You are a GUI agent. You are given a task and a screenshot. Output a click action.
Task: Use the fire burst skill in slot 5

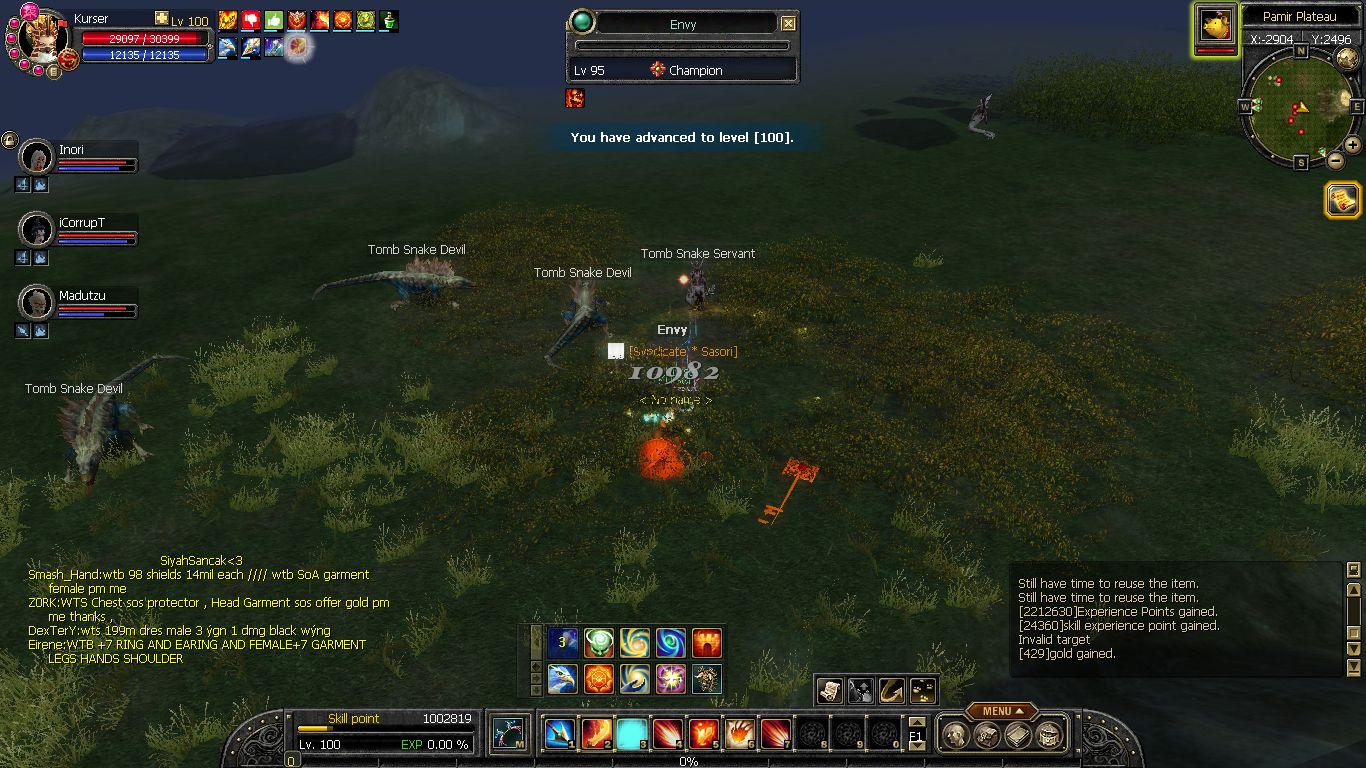pyautogui.click(x=704, y=734)
